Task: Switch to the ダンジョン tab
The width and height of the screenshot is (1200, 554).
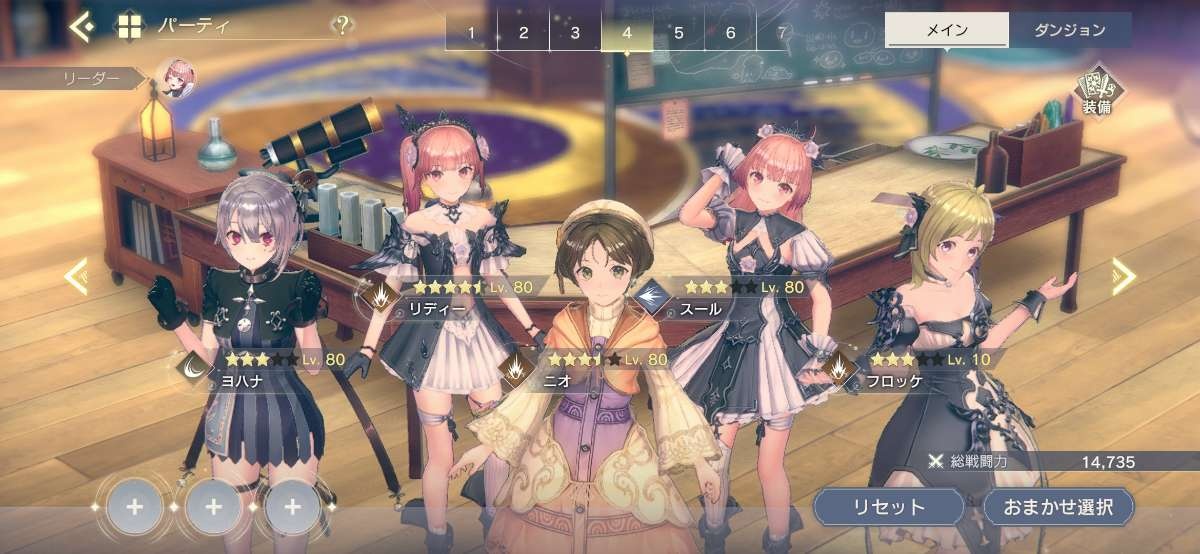Action: (1070, 30)
